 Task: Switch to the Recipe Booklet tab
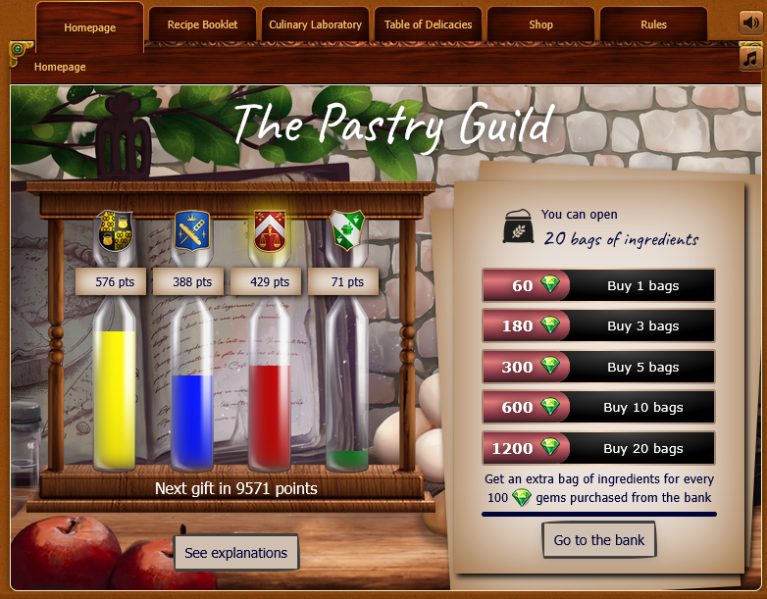pyautogui.click(x=203, y=25)
